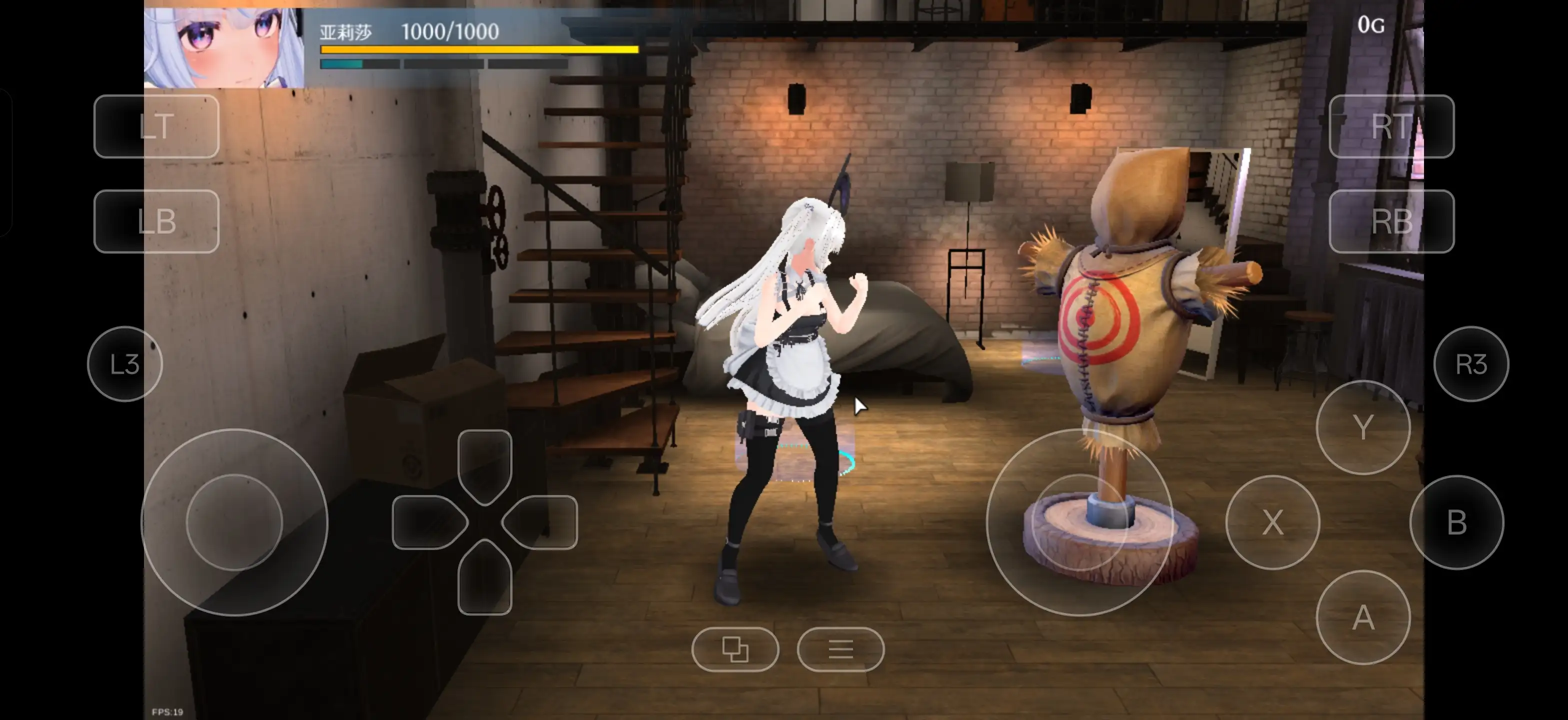Tap the X face button
The width and height of the screenshot is (1568, 720).
[1273, 522]
